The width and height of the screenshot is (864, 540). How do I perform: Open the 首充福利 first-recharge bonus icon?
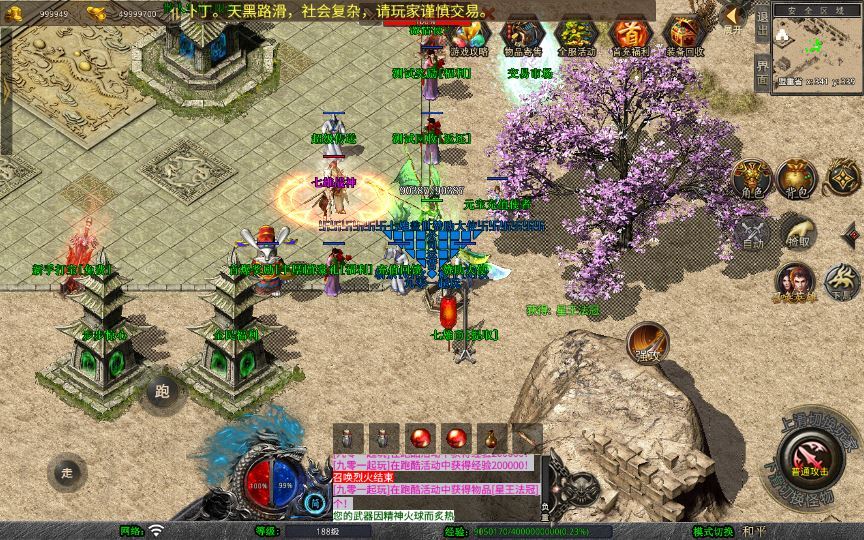coord(629,35)
